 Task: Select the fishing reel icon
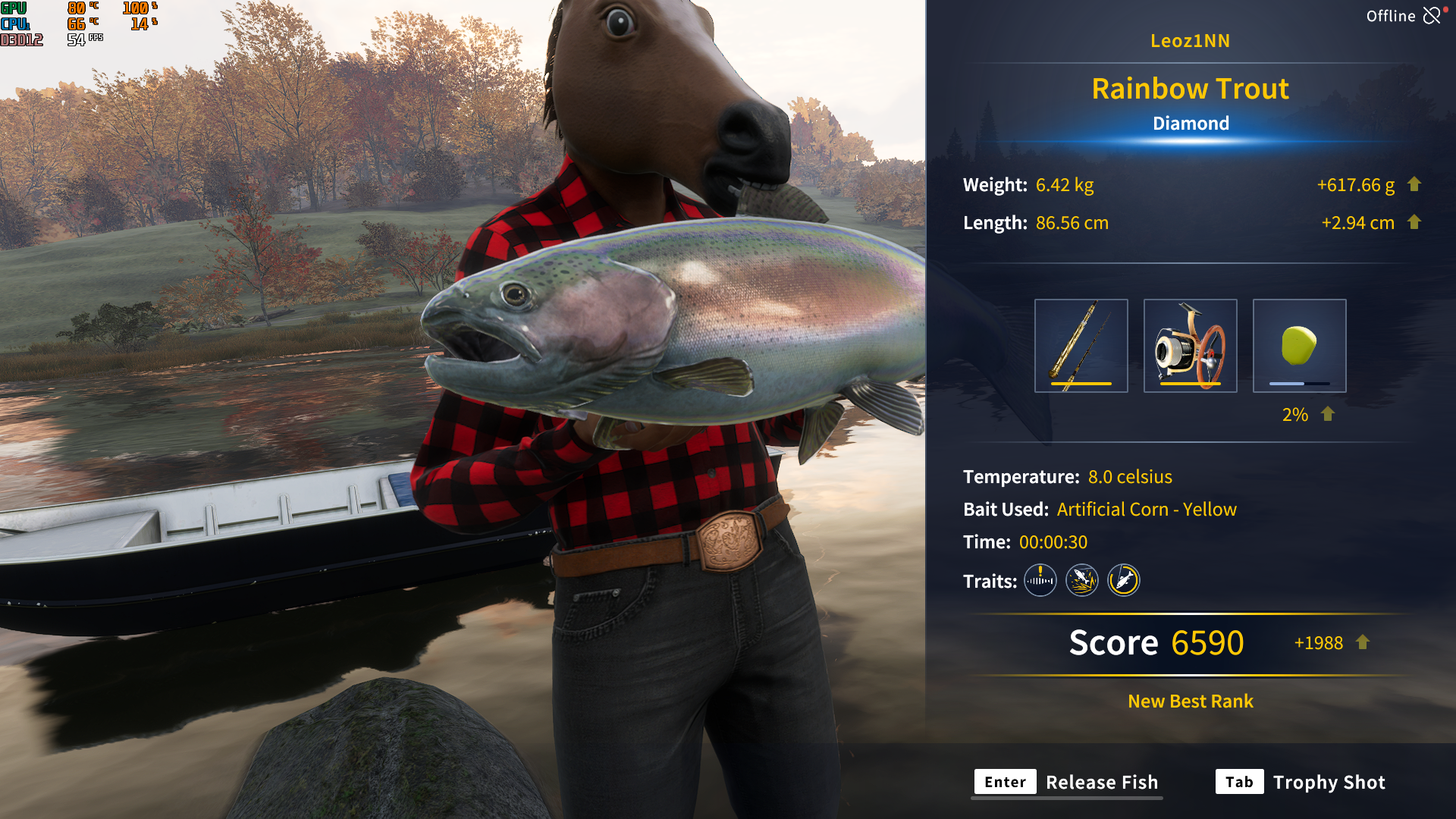click(1190, 345)
